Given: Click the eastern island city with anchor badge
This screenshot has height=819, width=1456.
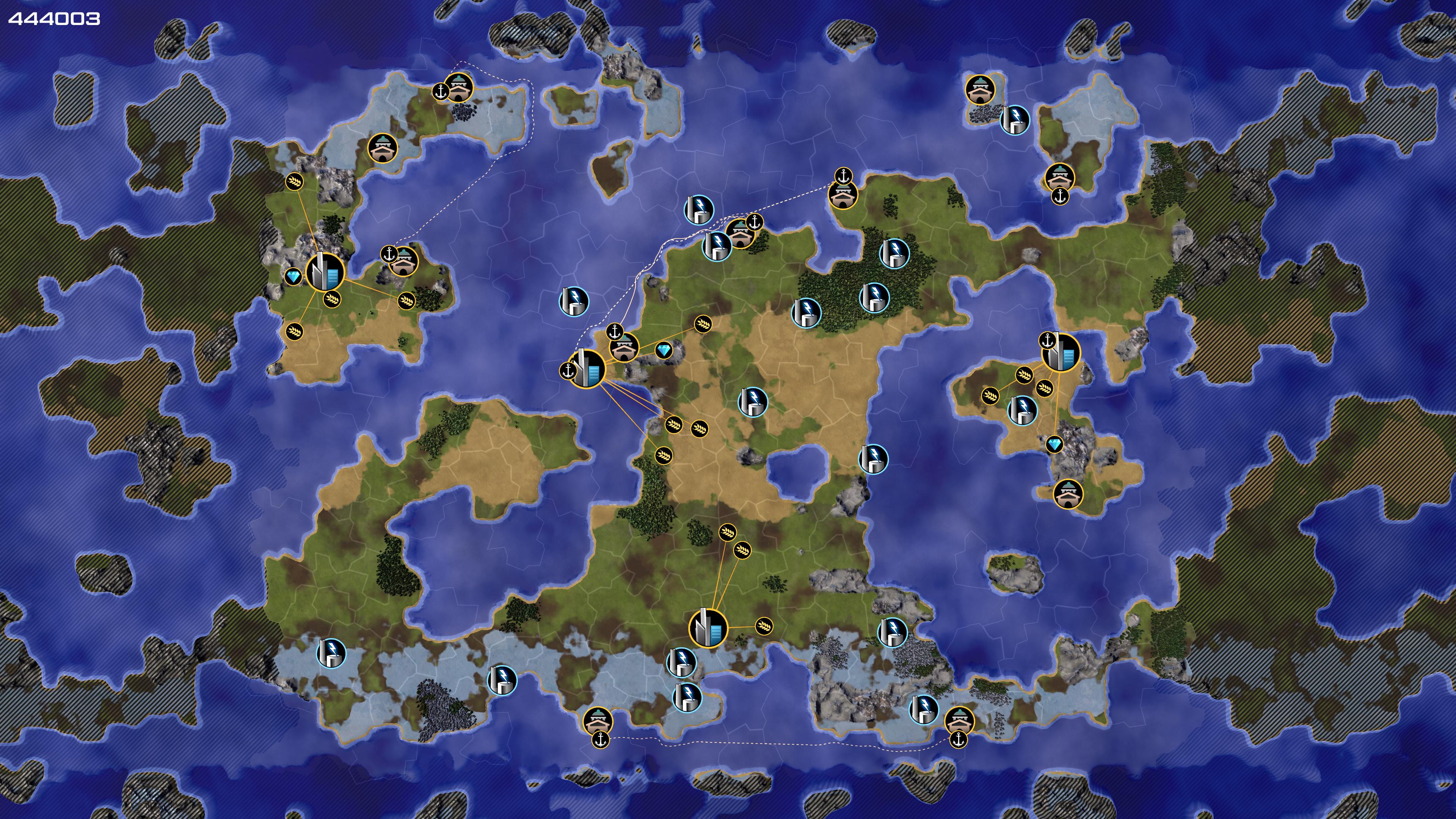Looking at the screenshot, I should click(x=1061, y=353).
